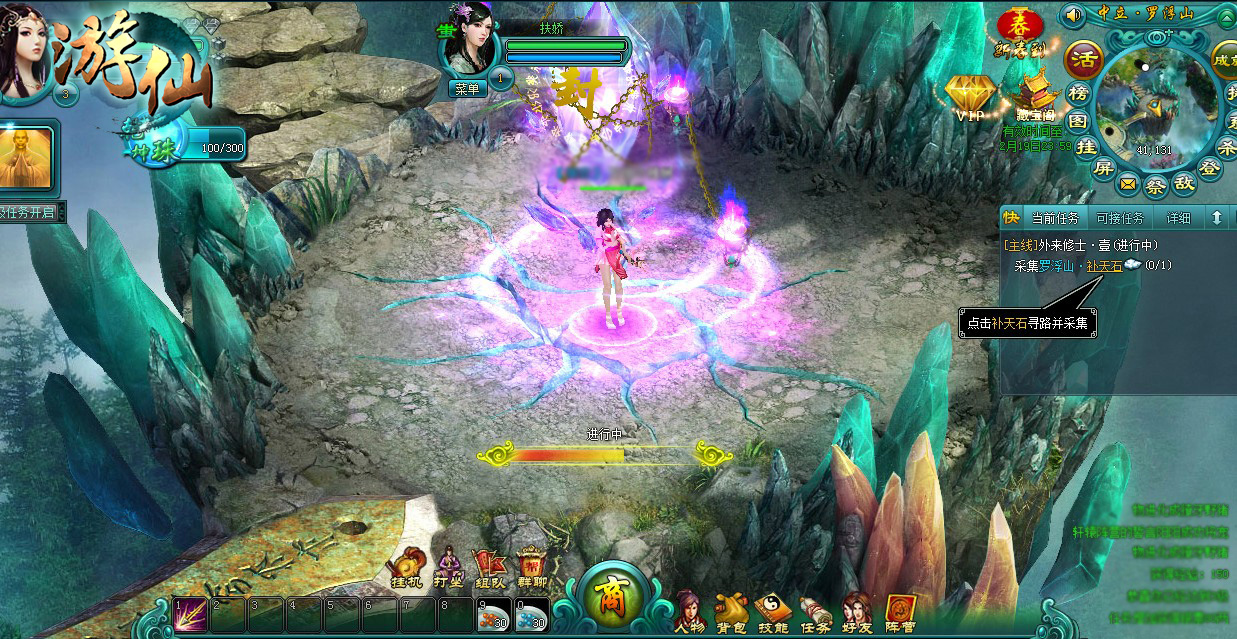Toggle the sound speaker button
The height and width of the screenshot is (639, 1237).
[x=1074, y=15]
